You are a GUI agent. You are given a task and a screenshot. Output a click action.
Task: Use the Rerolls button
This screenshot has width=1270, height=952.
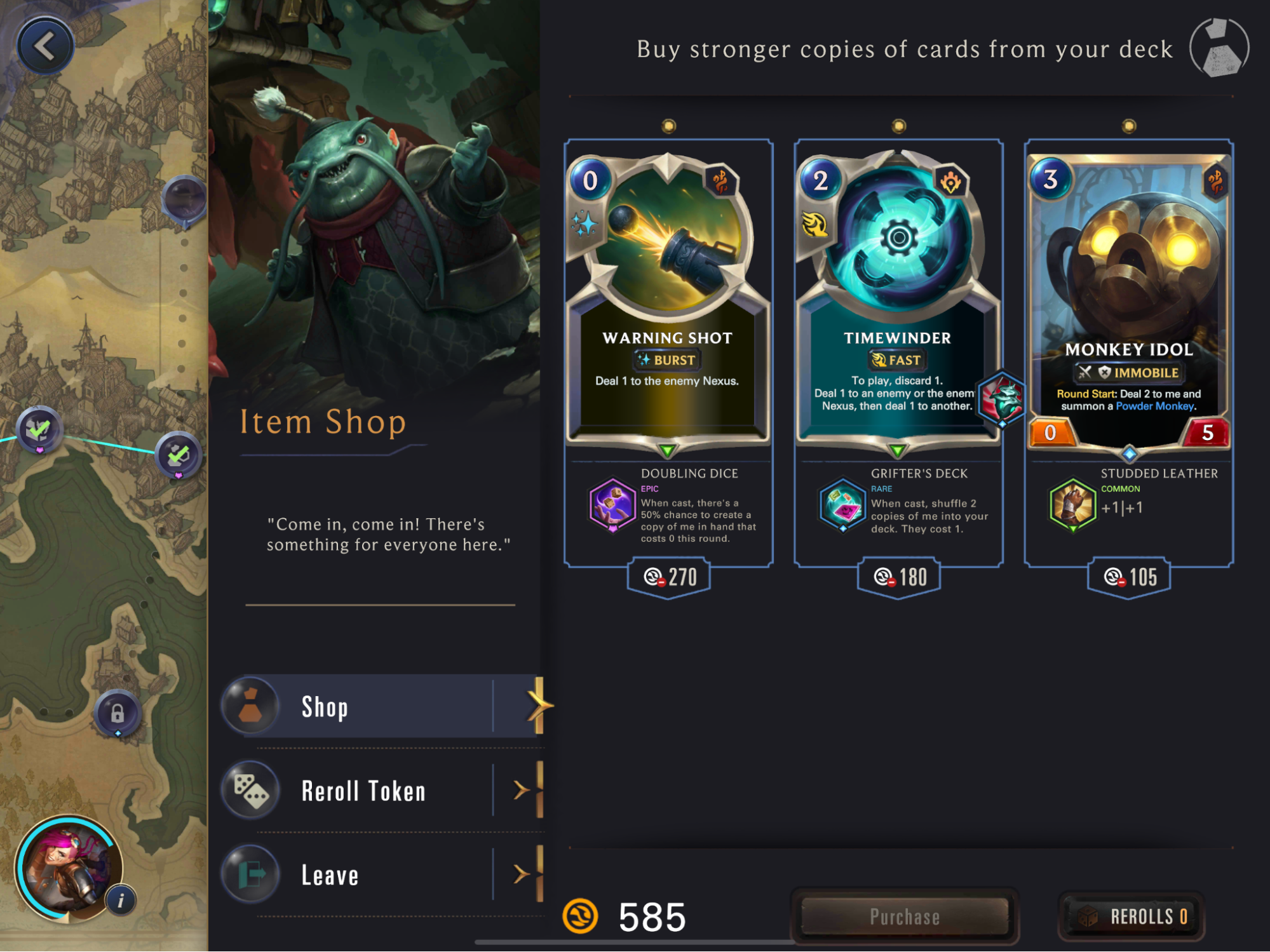[1132, 916]
